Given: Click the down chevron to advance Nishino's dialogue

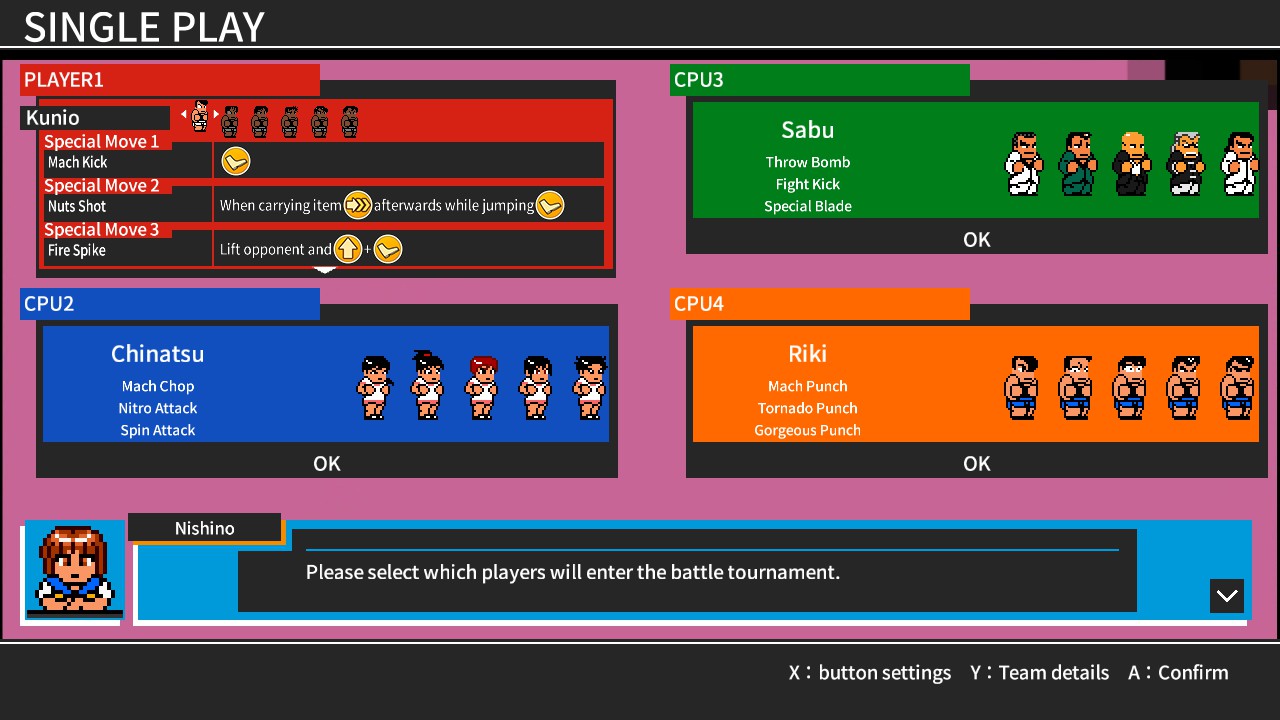Looking at the screenshot, I should coord(1226,595).
